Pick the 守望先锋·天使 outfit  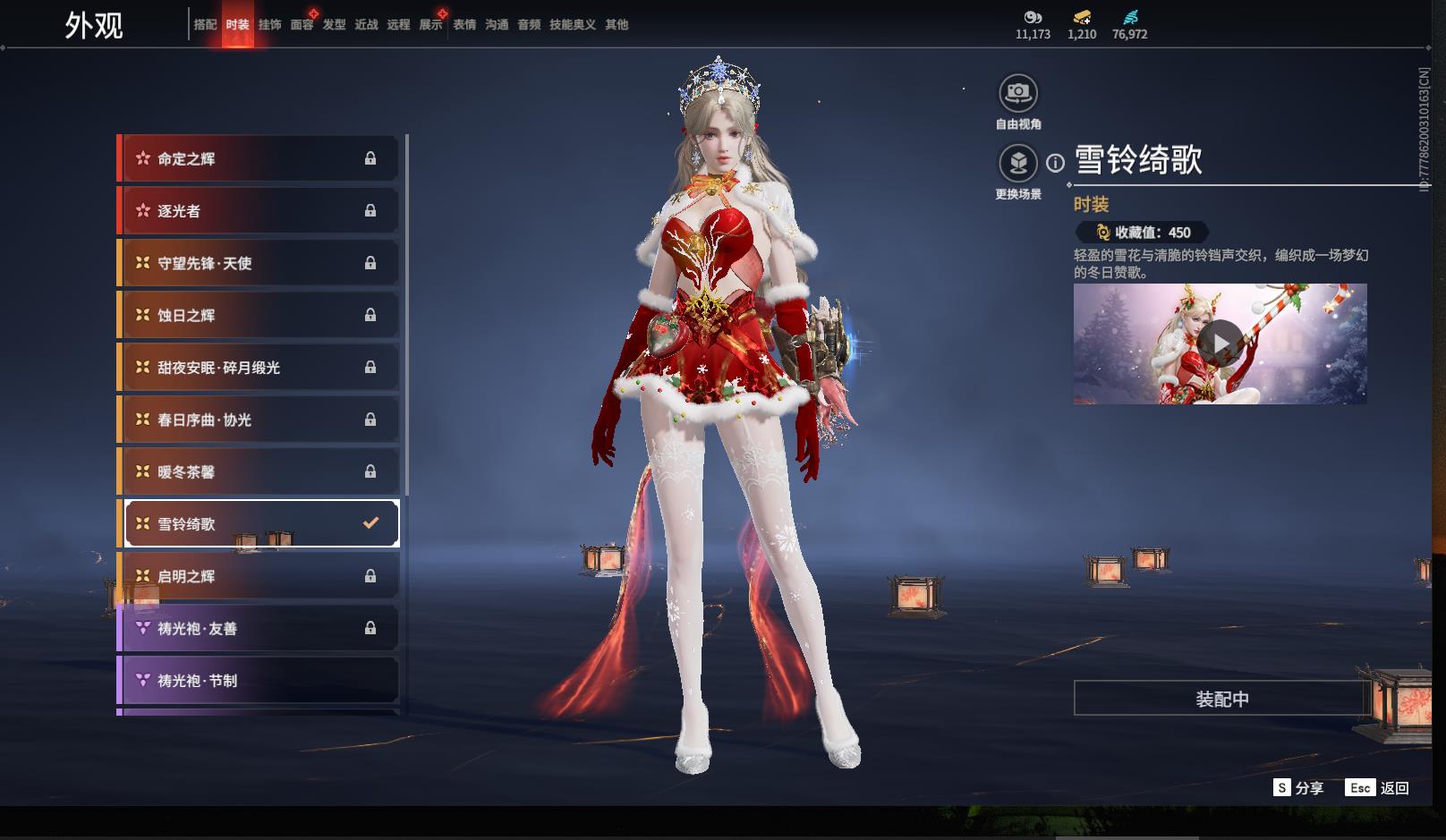(x=259, y=263)
